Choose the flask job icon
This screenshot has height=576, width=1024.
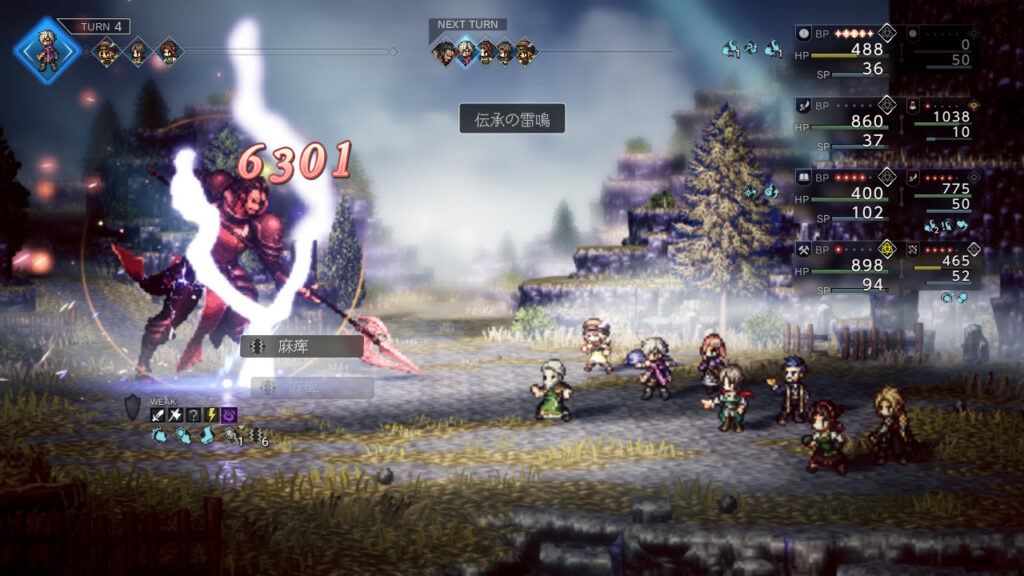(x=912, y=104)
